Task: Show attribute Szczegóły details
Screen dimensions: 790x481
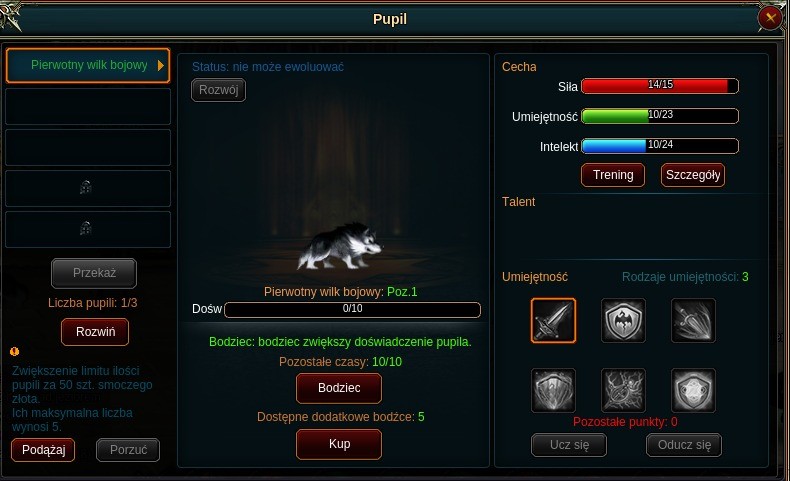Action: point(692,175)
